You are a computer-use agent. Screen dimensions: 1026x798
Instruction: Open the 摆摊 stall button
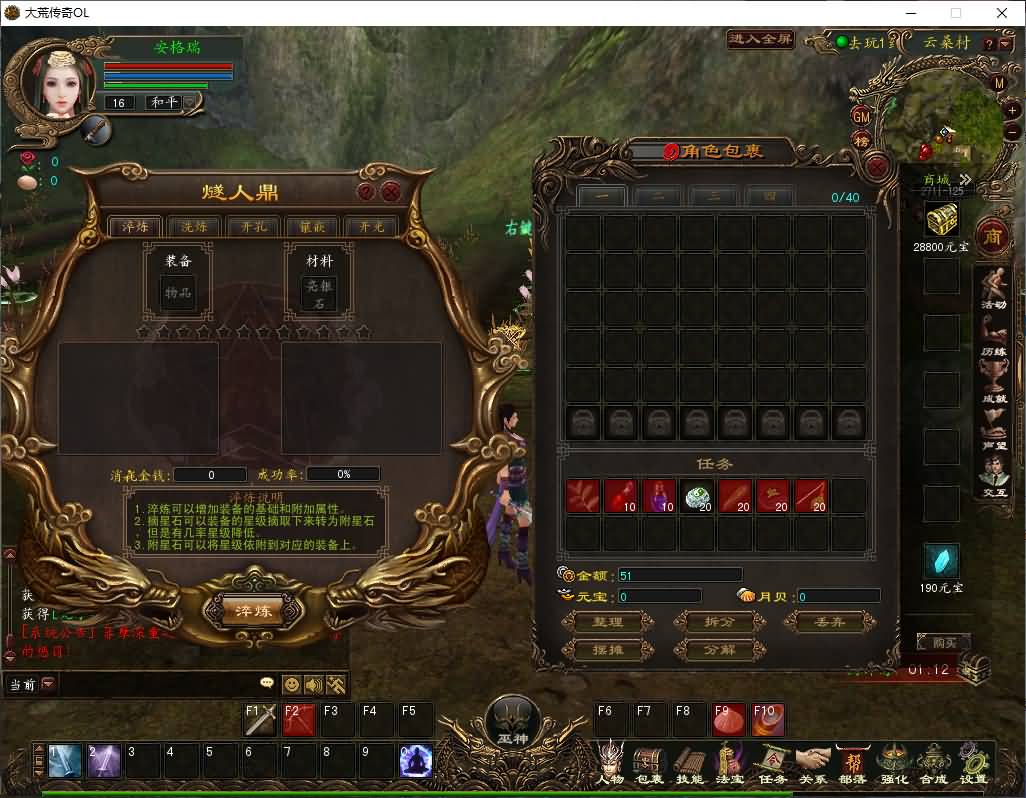pyautogui.click(x=607, y=650)
